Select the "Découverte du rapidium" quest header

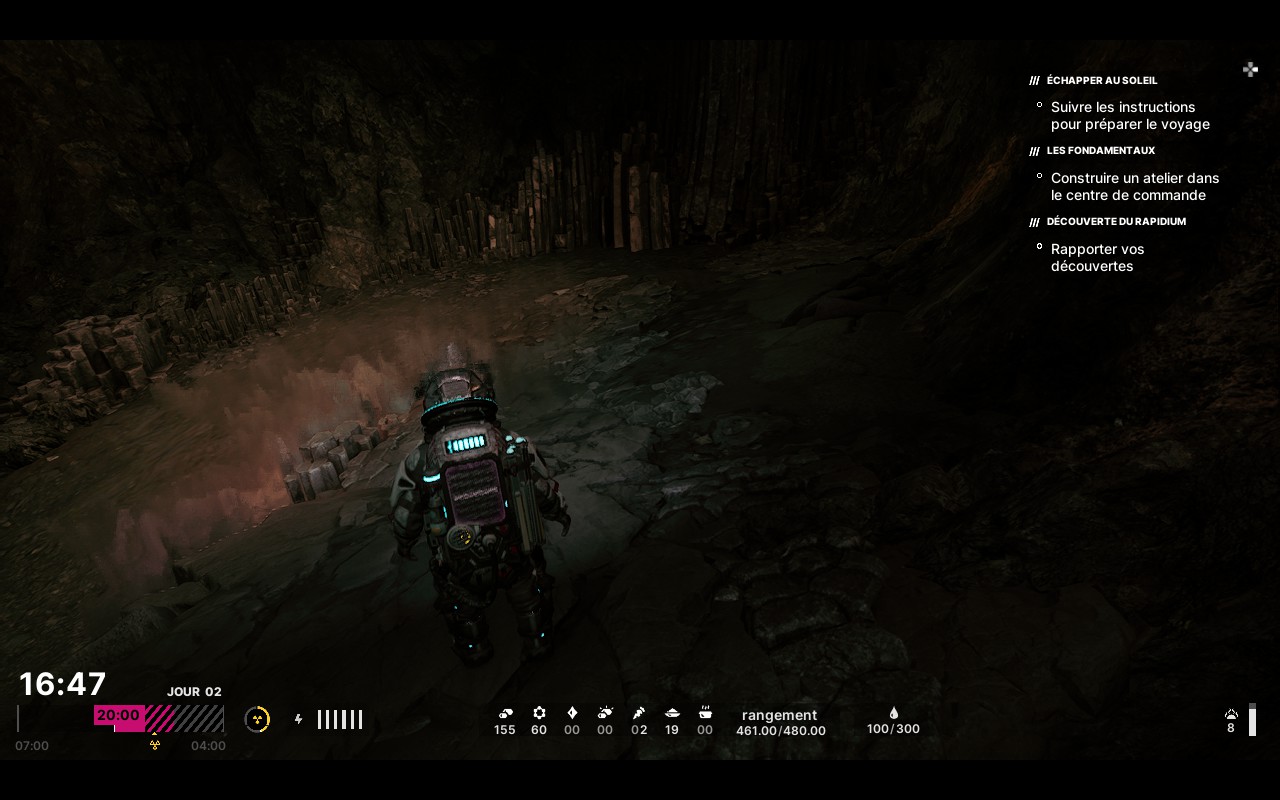[1115, 222]
